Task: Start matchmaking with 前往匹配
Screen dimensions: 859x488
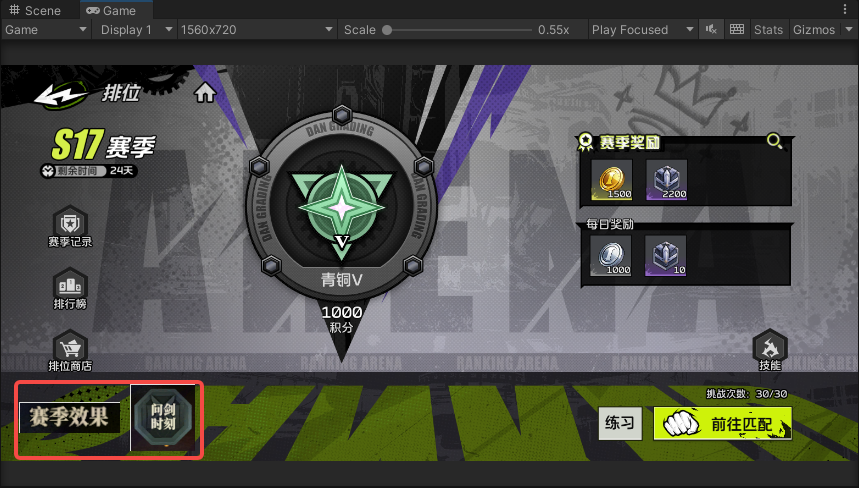Action: coord(723,423)
